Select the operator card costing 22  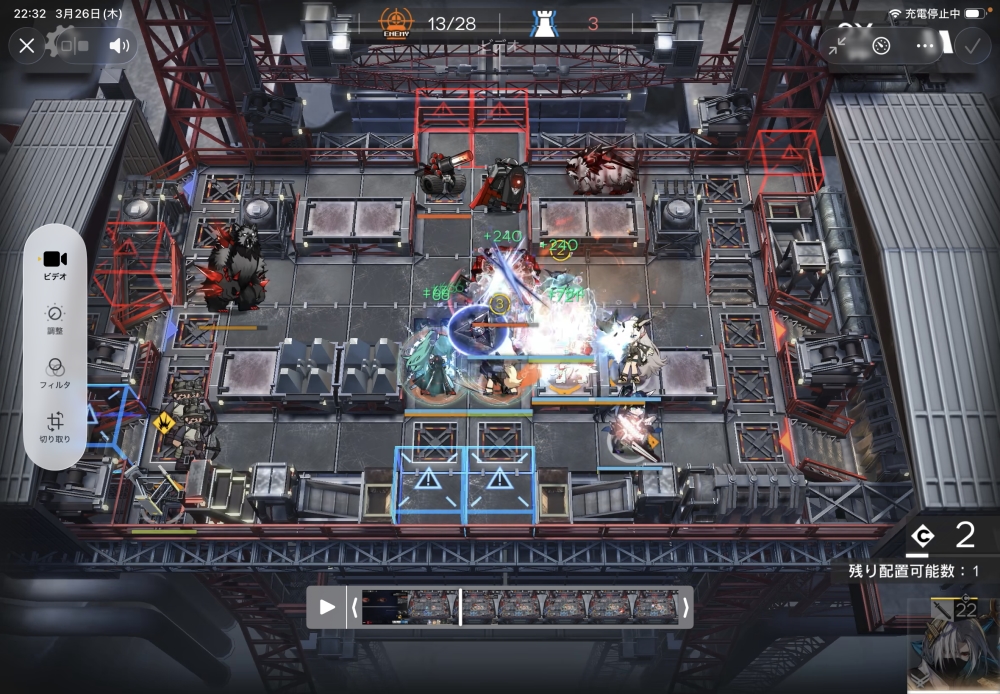pyautogui.click(x=951, y=646)
